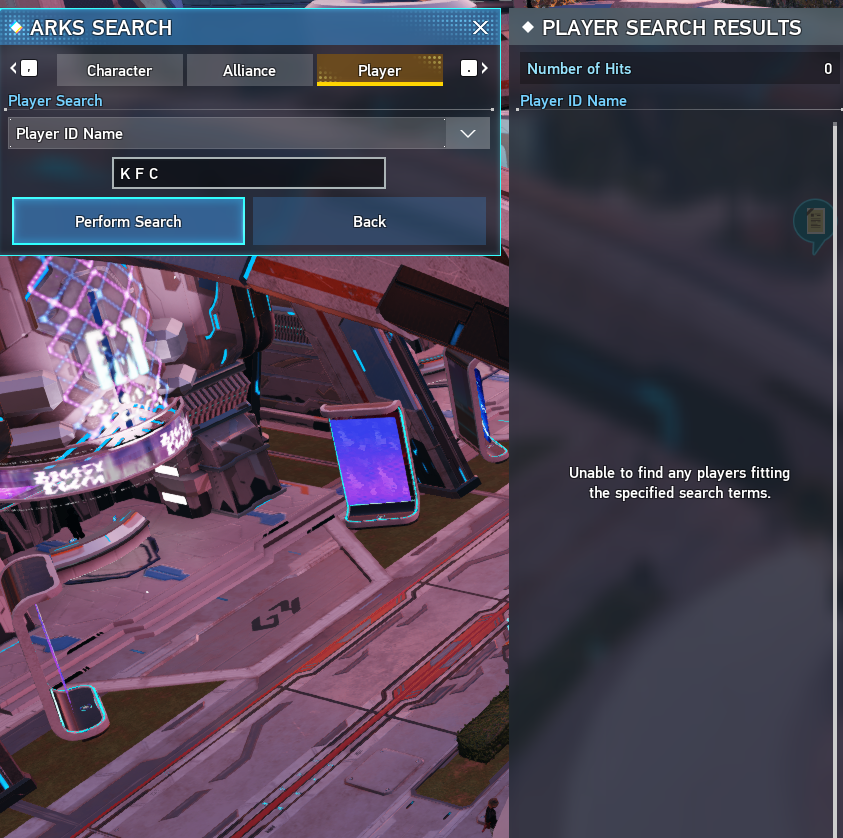Click the search text field containing KFC
Screen dimensions: 843x838
[248, 173]
